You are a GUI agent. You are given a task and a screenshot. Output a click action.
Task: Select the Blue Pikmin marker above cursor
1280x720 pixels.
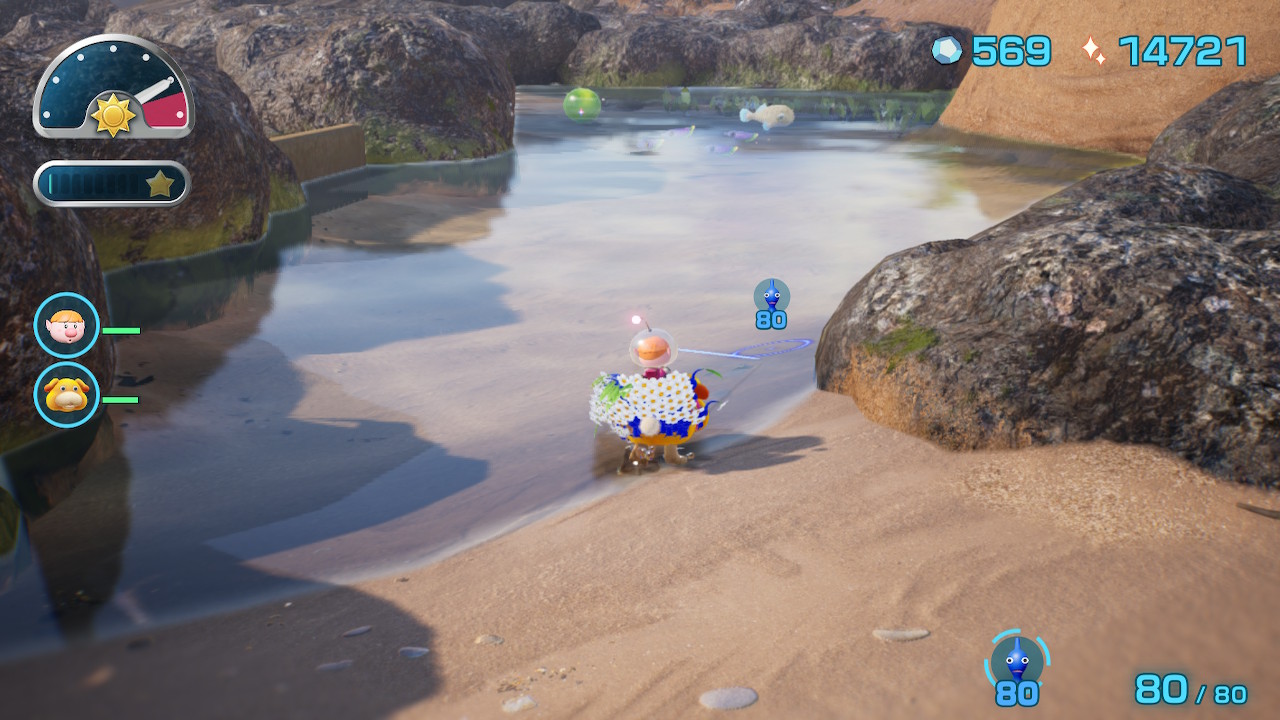pyautogui.click(x=771, y=296)
